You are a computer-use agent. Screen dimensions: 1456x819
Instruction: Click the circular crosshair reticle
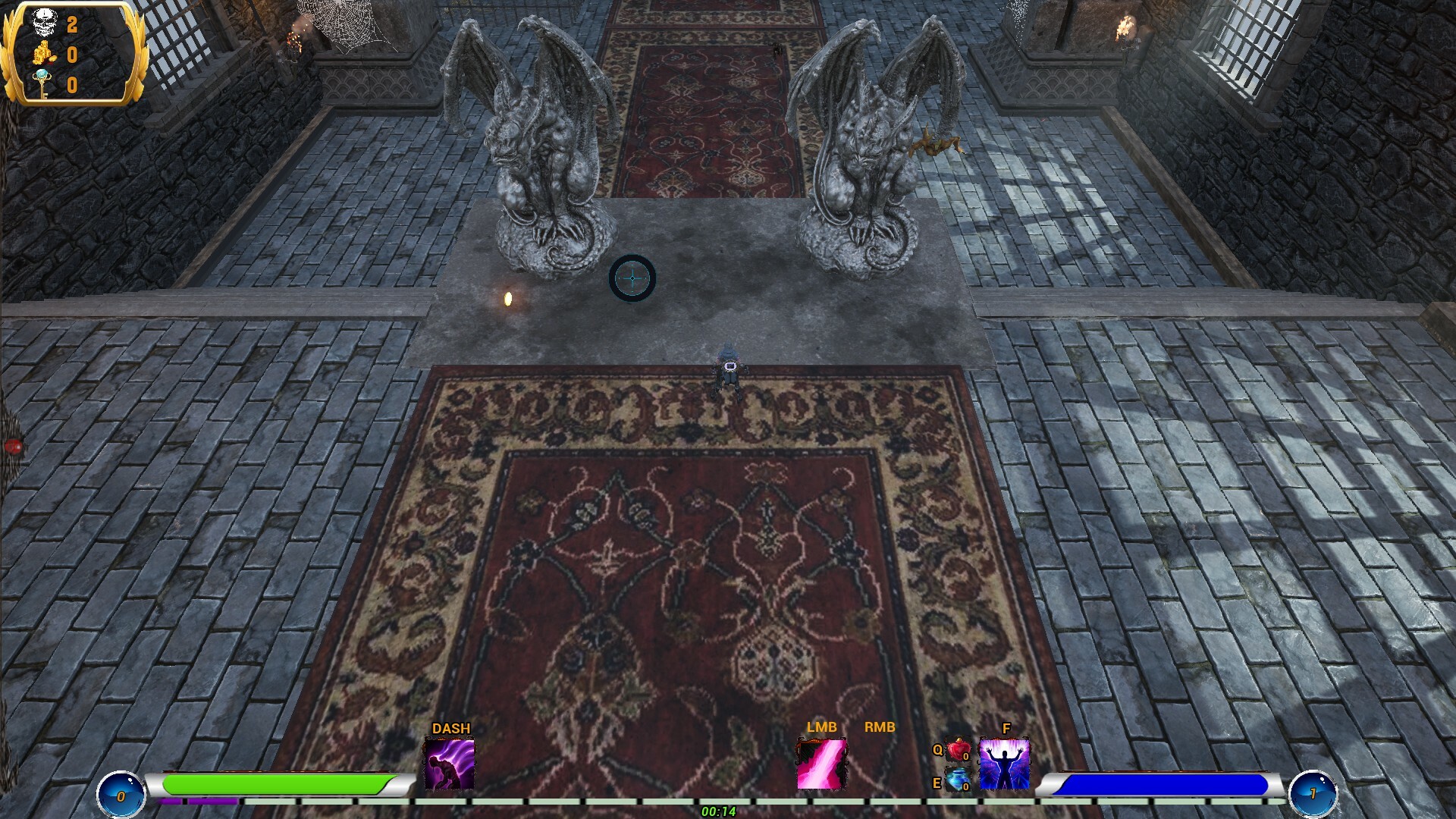(634, 279)
